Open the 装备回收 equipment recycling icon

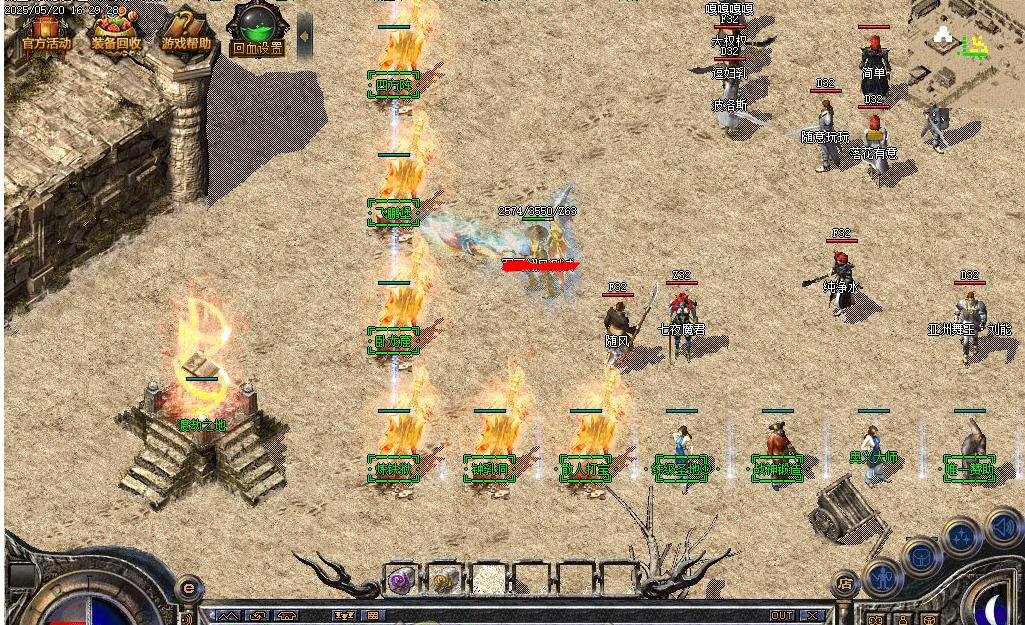point(116,31)
